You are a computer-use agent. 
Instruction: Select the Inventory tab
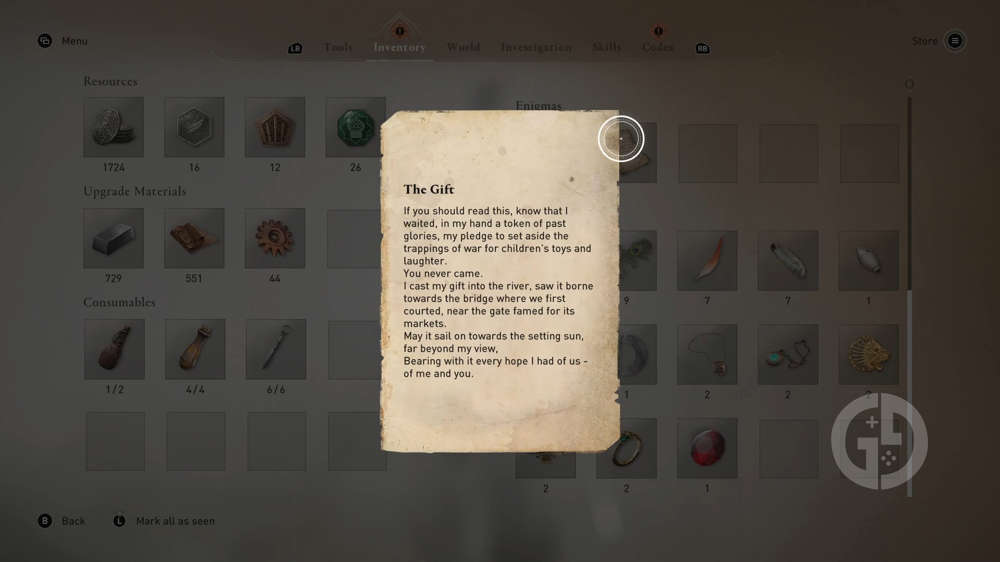tap(399, 47)
